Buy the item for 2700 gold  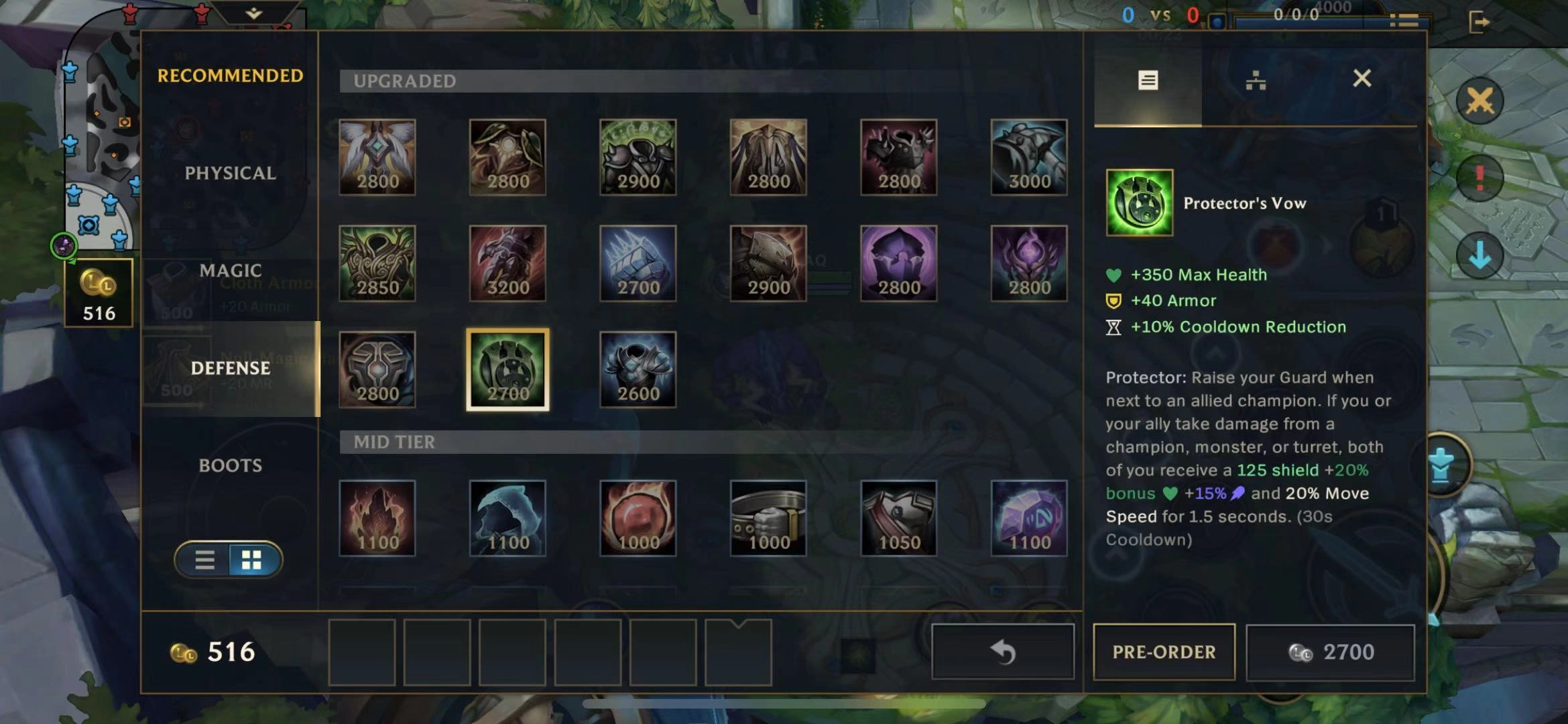[x=1330, y=652]
